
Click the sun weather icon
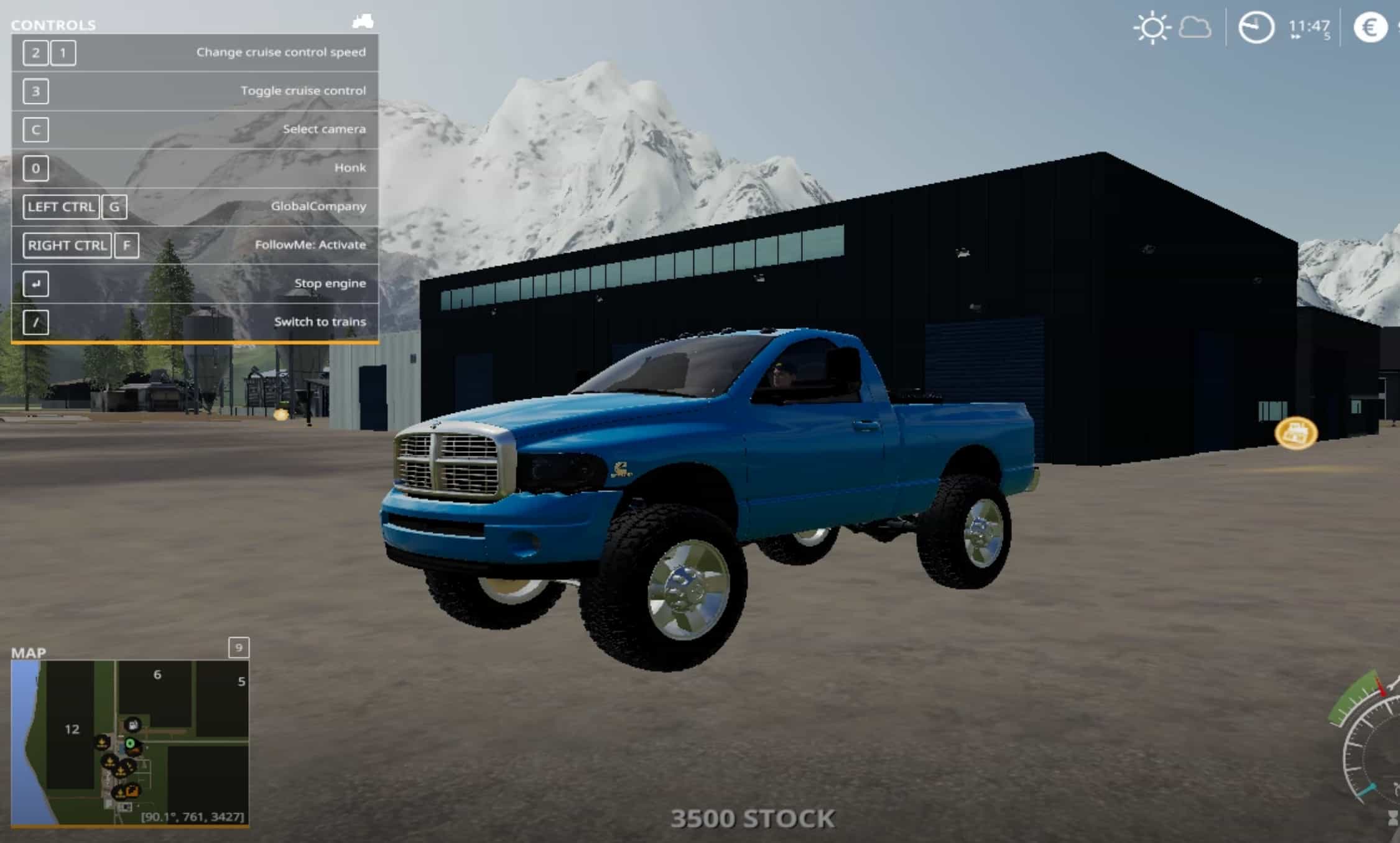click(1152, 28)
